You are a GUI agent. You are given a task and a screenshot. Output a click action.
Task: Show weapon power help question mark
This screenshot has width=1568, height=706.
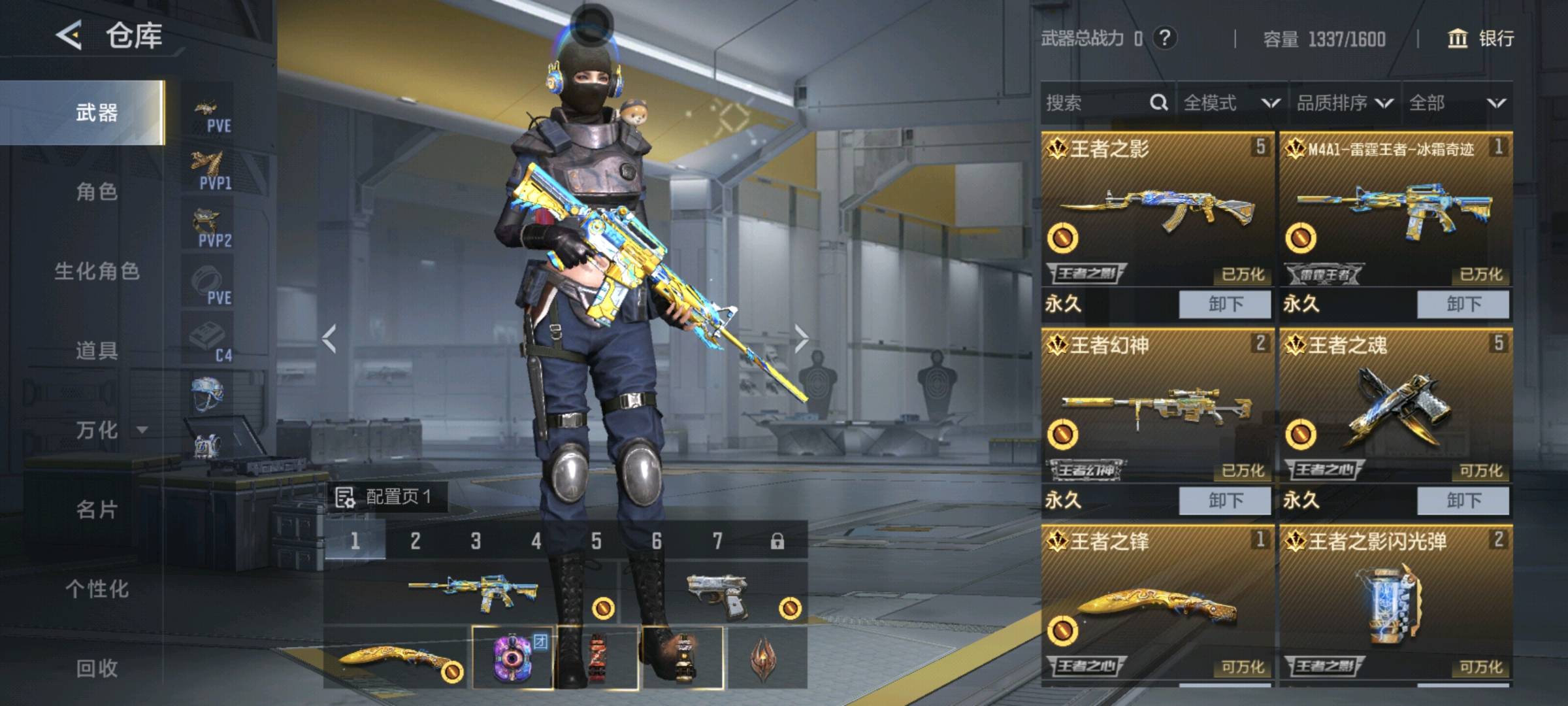coord(1164,38)
